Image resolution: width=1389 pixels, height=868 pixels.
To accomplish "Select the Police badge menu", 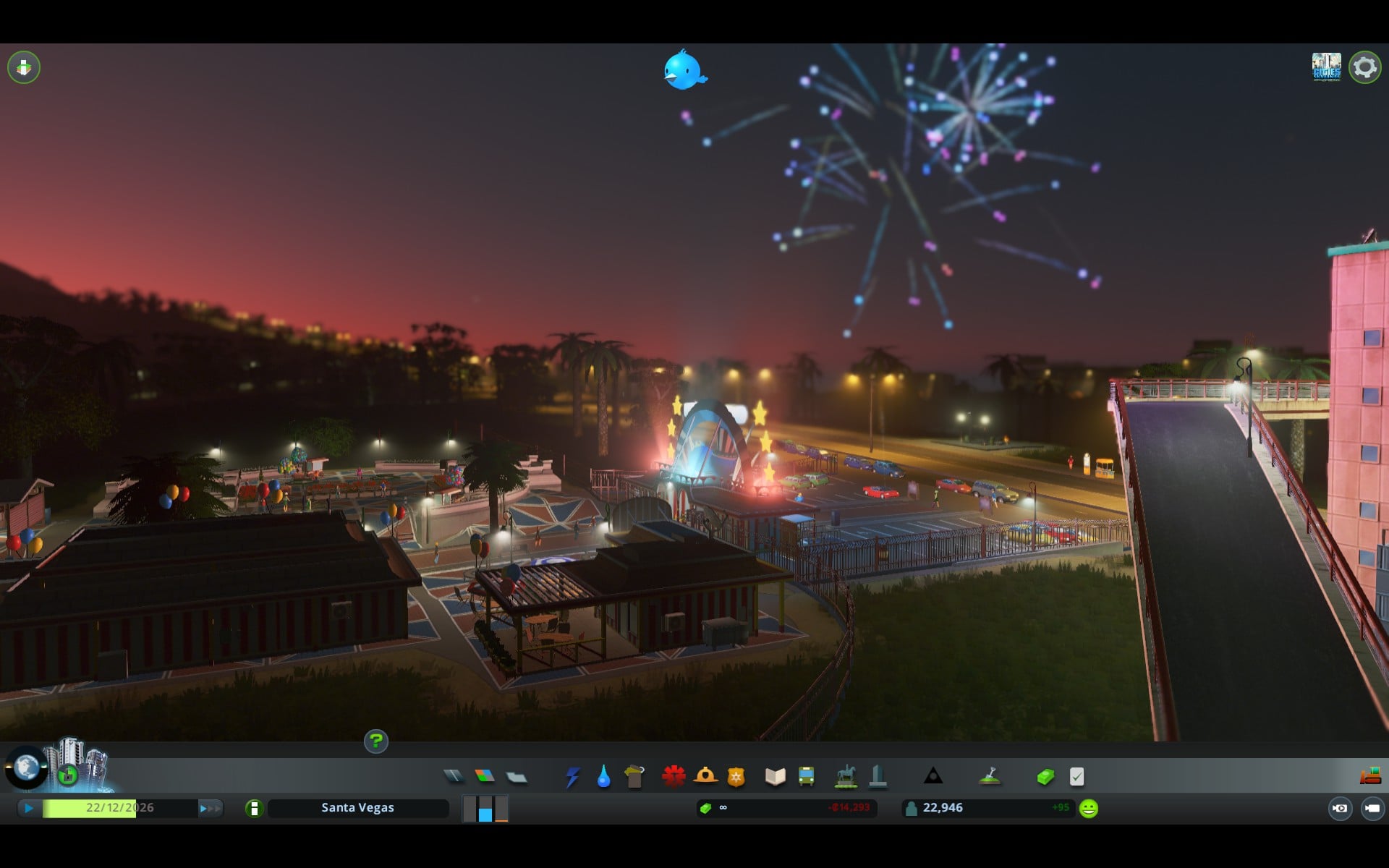I will tap(736, 777).
